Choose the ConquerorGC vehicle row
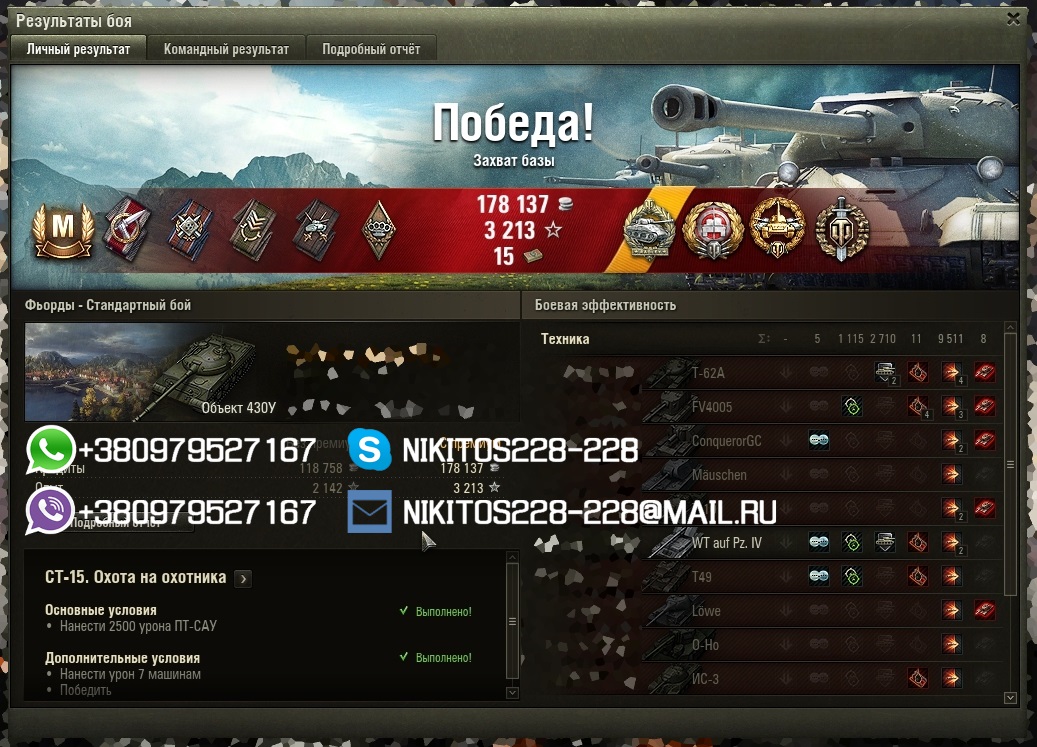1037x747 pixels. point(726,441)
